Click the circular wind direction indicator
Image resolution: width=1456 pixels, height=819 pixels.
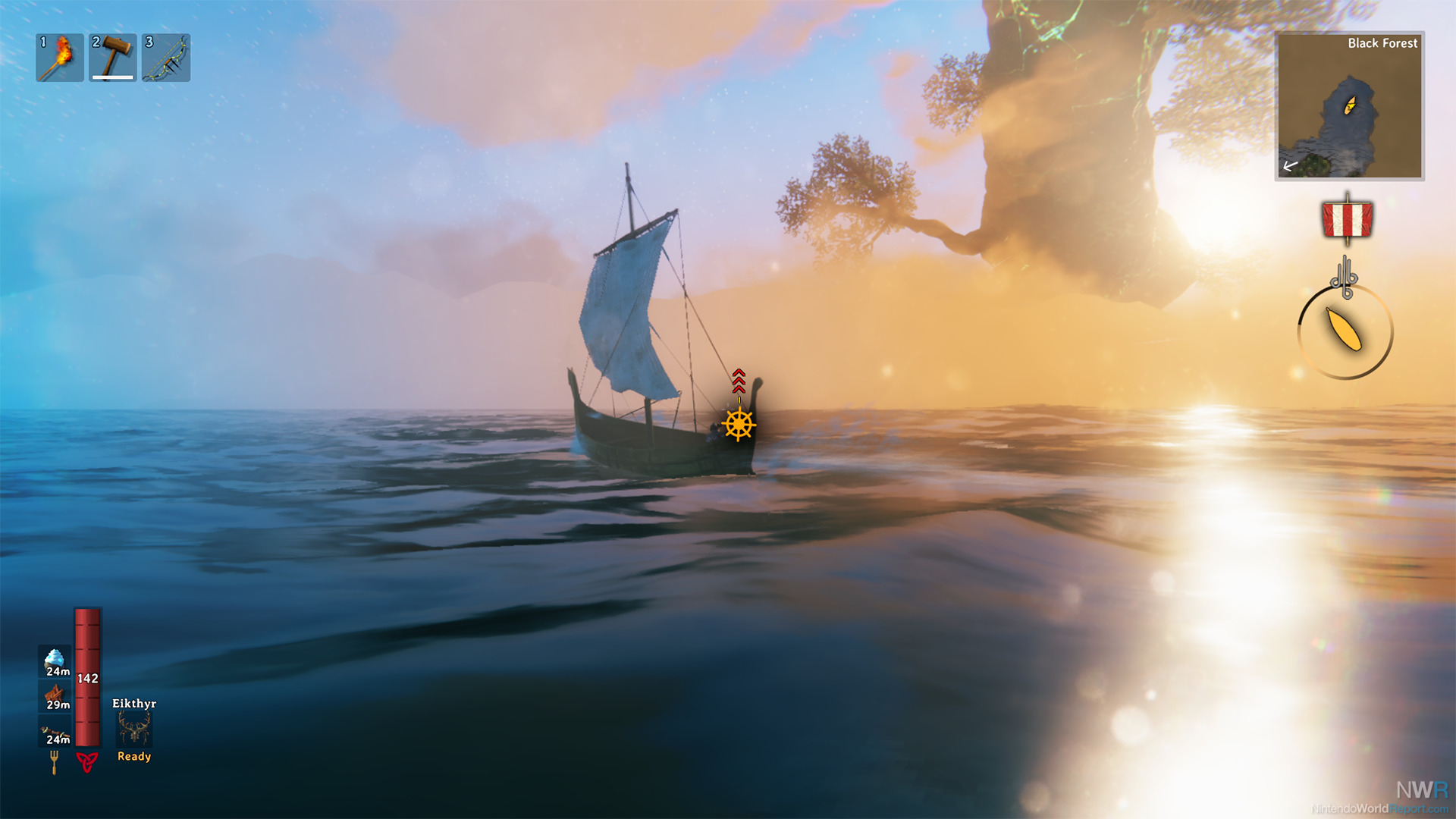click(1345, 331)
